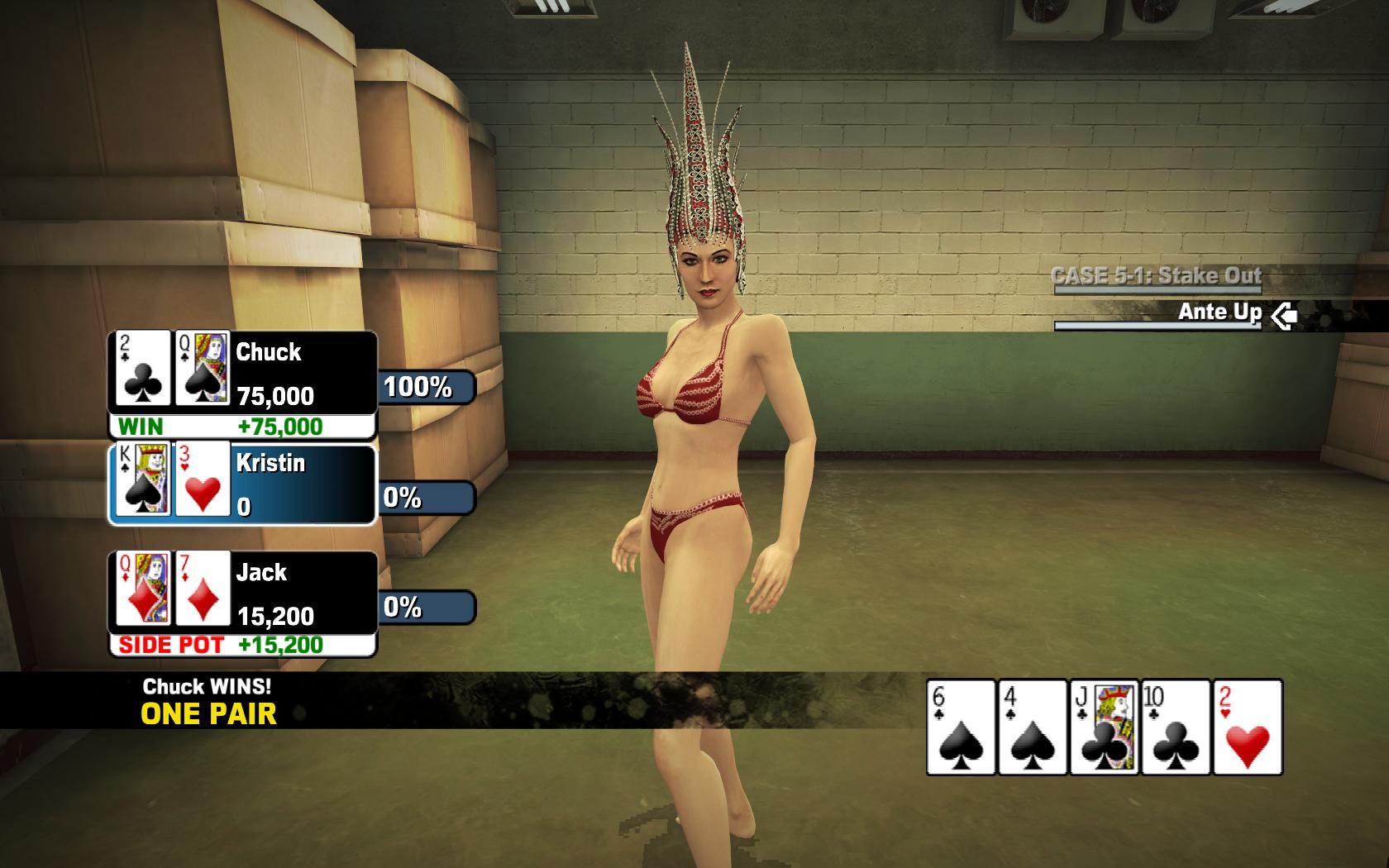Screen dimensions: 1389x868
Task: Choose the four of spades community card
Action: [1033, 727]
